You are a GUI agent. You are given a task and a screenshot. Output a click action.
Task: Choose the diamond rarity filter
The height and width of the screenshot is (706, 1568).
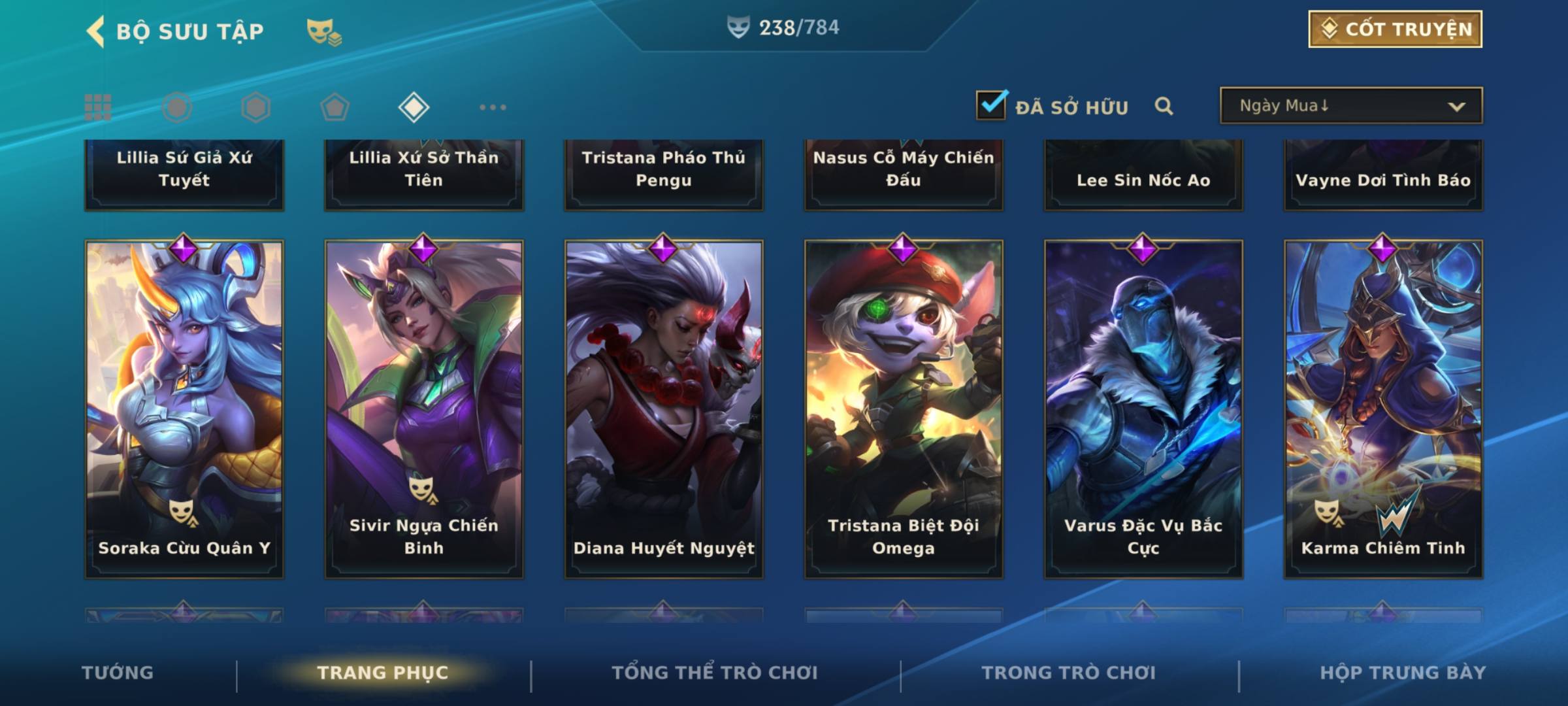coord(414,107)
